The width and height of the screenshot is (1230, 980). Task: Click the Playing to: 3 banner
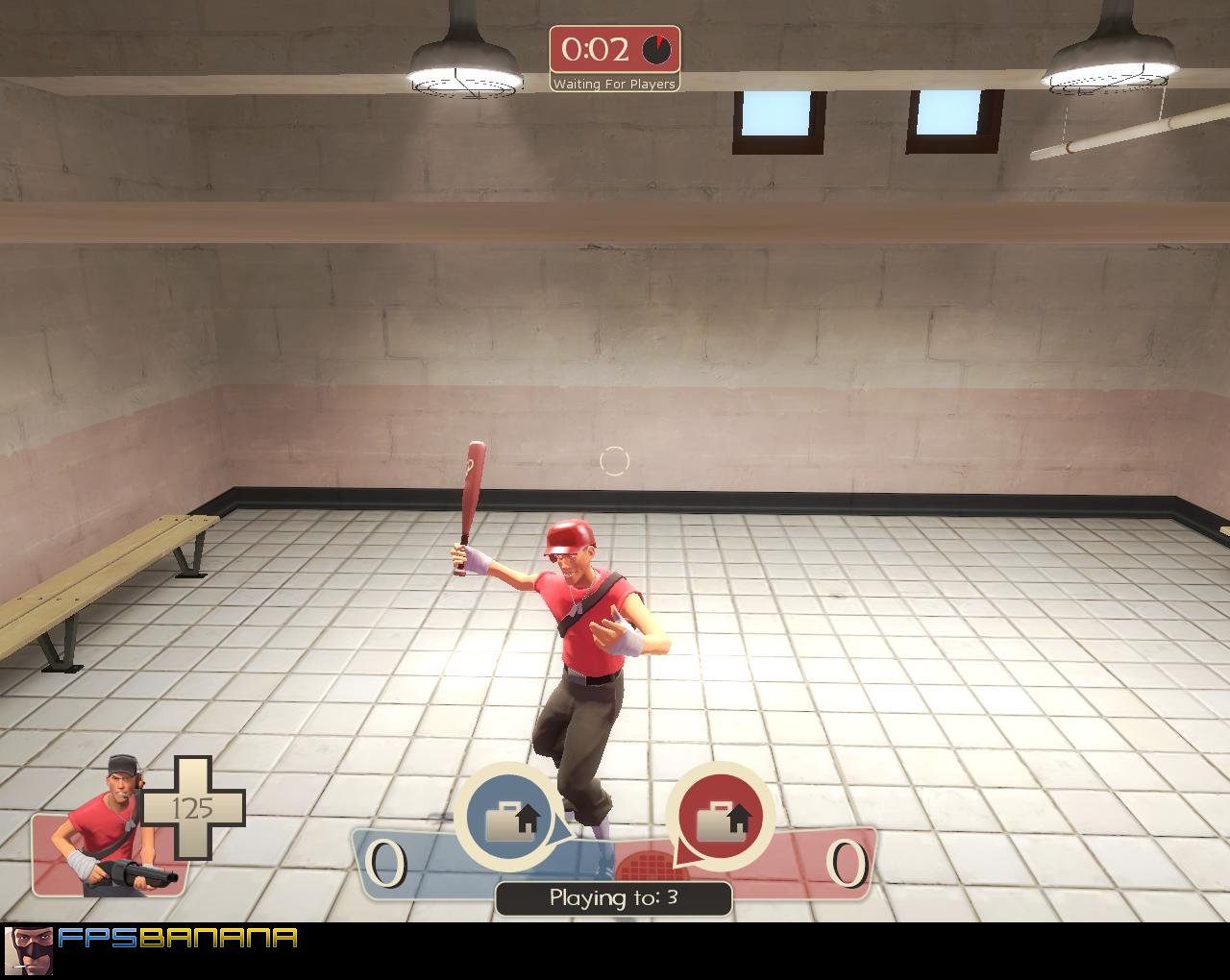(612, 896)
